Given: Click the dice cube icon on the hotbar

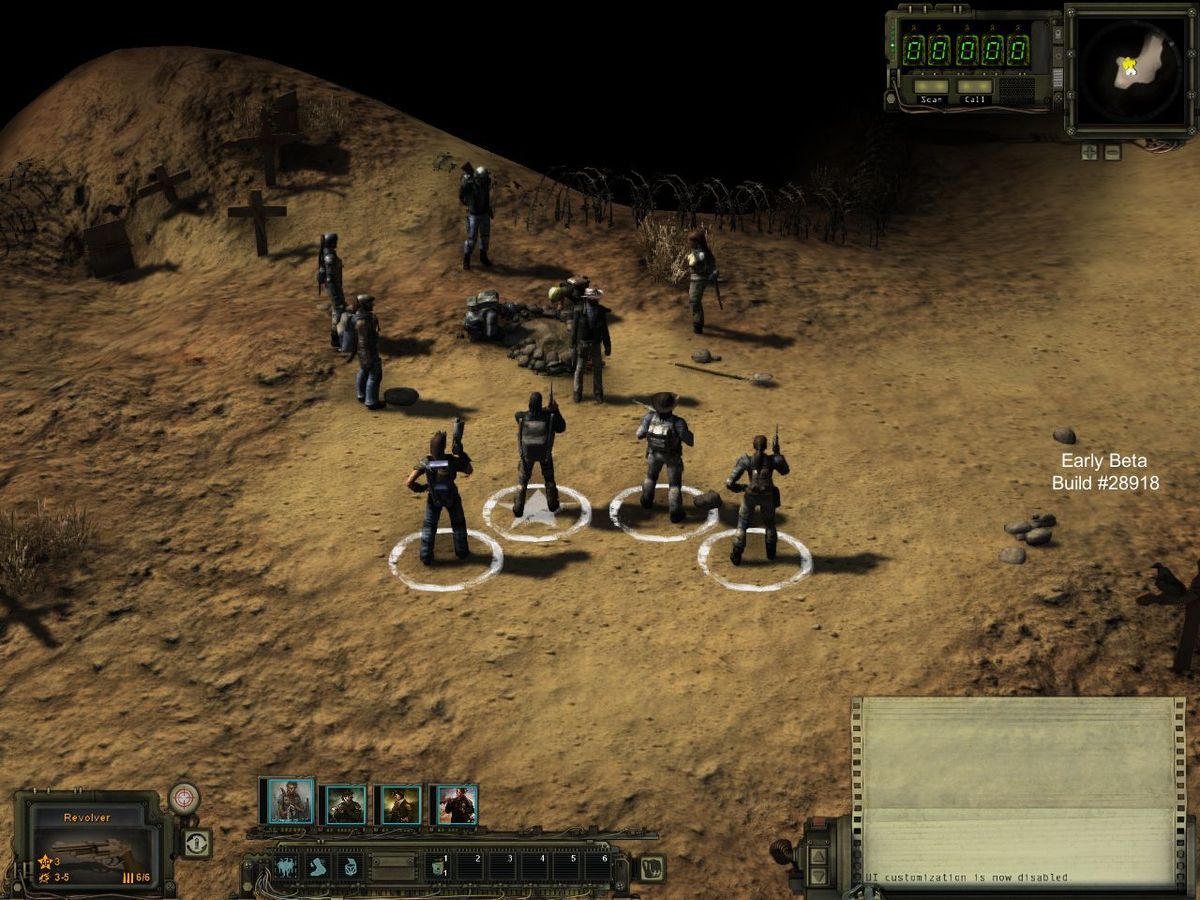Looking at the screenshot, I should (349, 866).
